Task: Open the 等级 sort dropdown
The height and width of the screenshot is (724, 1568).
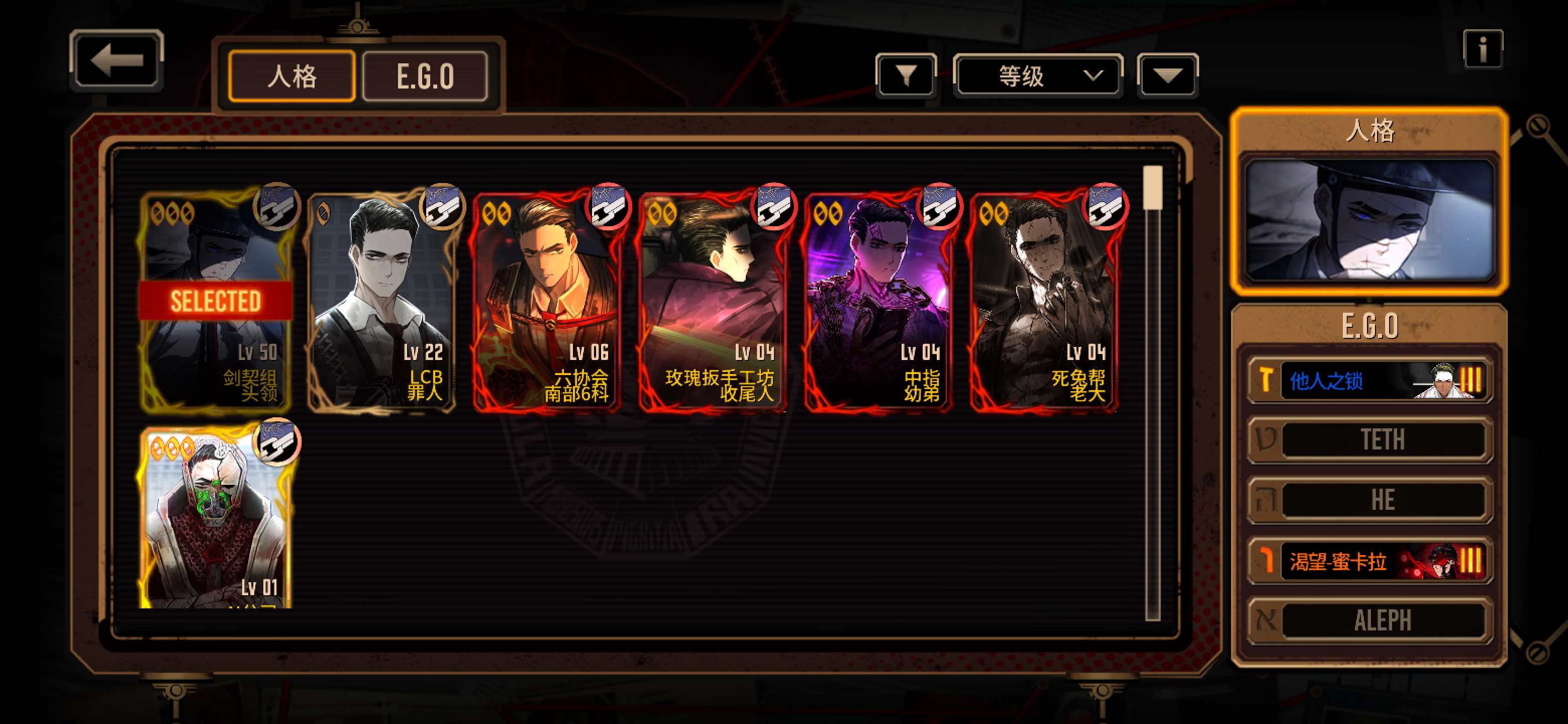Action: tap(1038, 76)
